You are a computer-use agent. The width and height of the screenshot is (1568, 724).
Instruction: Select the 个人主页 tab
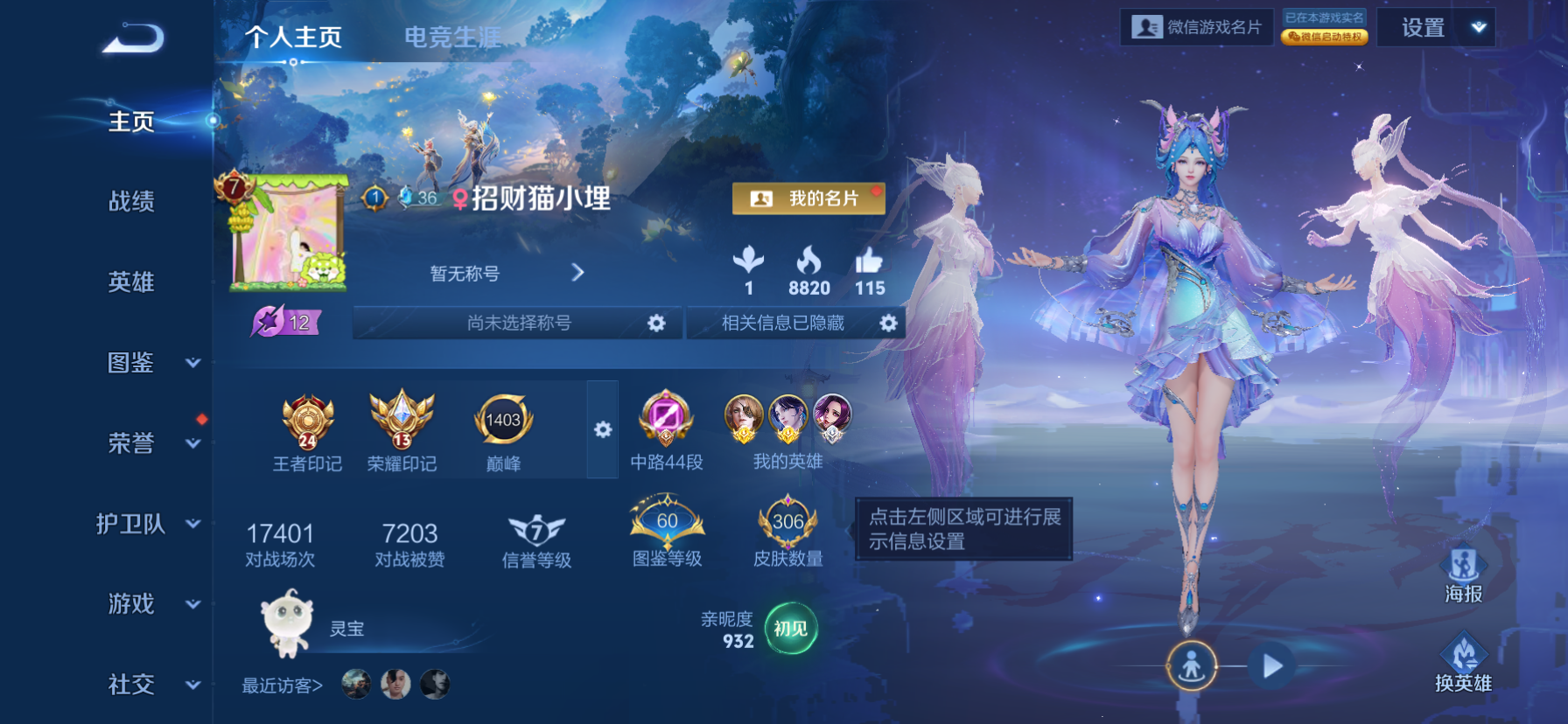click(x=296, y=37)
